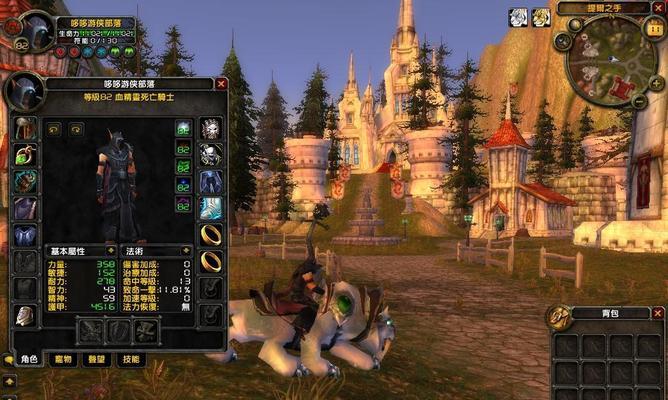Select the skull helmet equipment slot
Screen dimensions: 668x400
tap(211, 128)
